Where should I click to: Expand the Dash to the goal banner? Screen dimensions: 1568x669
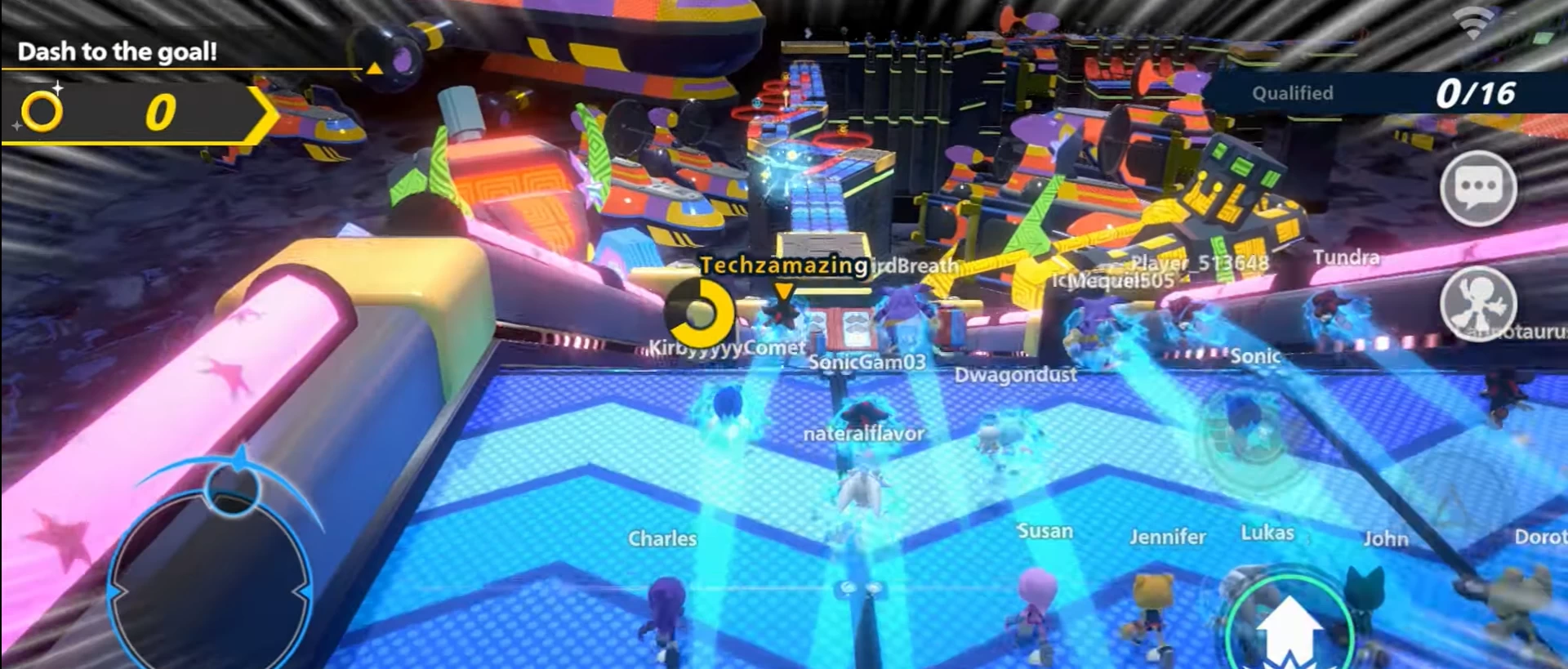point(118,51)
